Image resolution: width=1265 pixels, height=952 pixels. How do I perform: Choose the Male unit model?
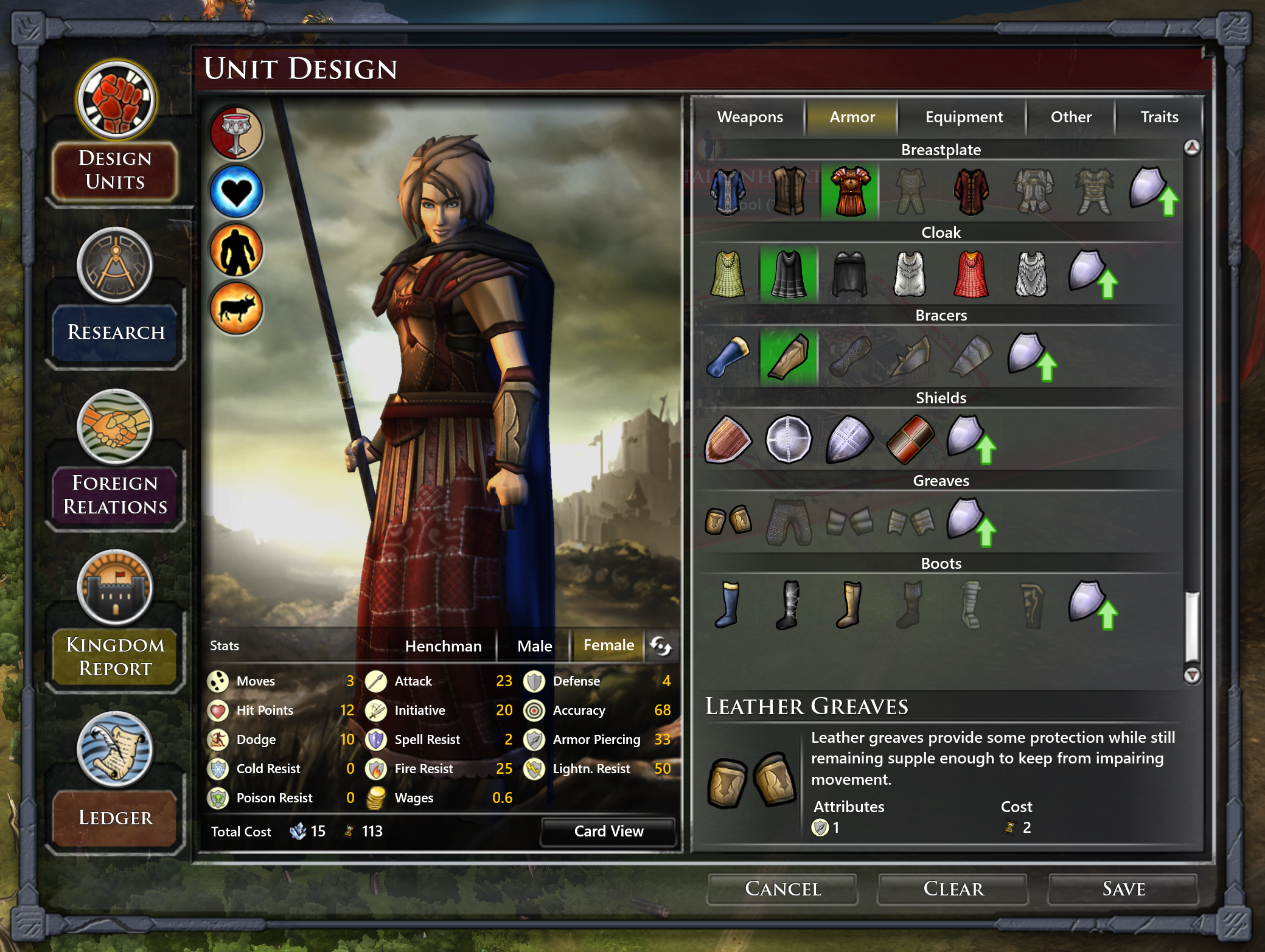click(x=534, y=645)
